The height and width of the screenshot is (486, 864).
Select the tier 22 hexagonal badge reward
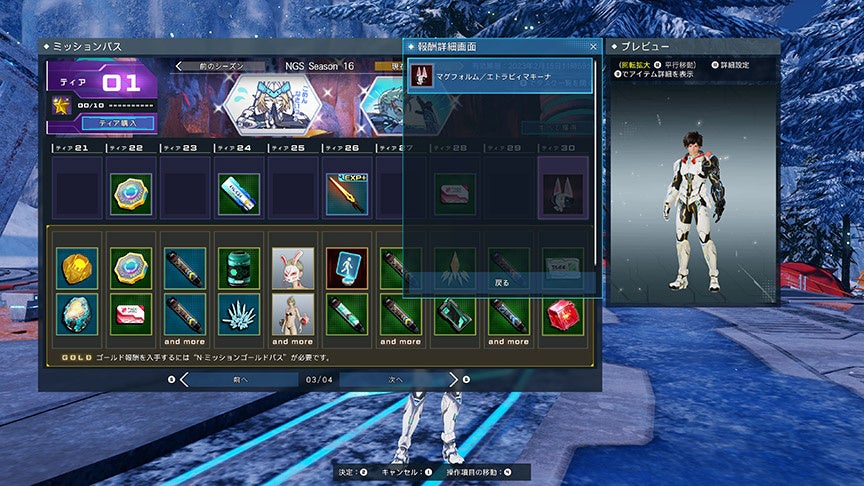point(131,194)
